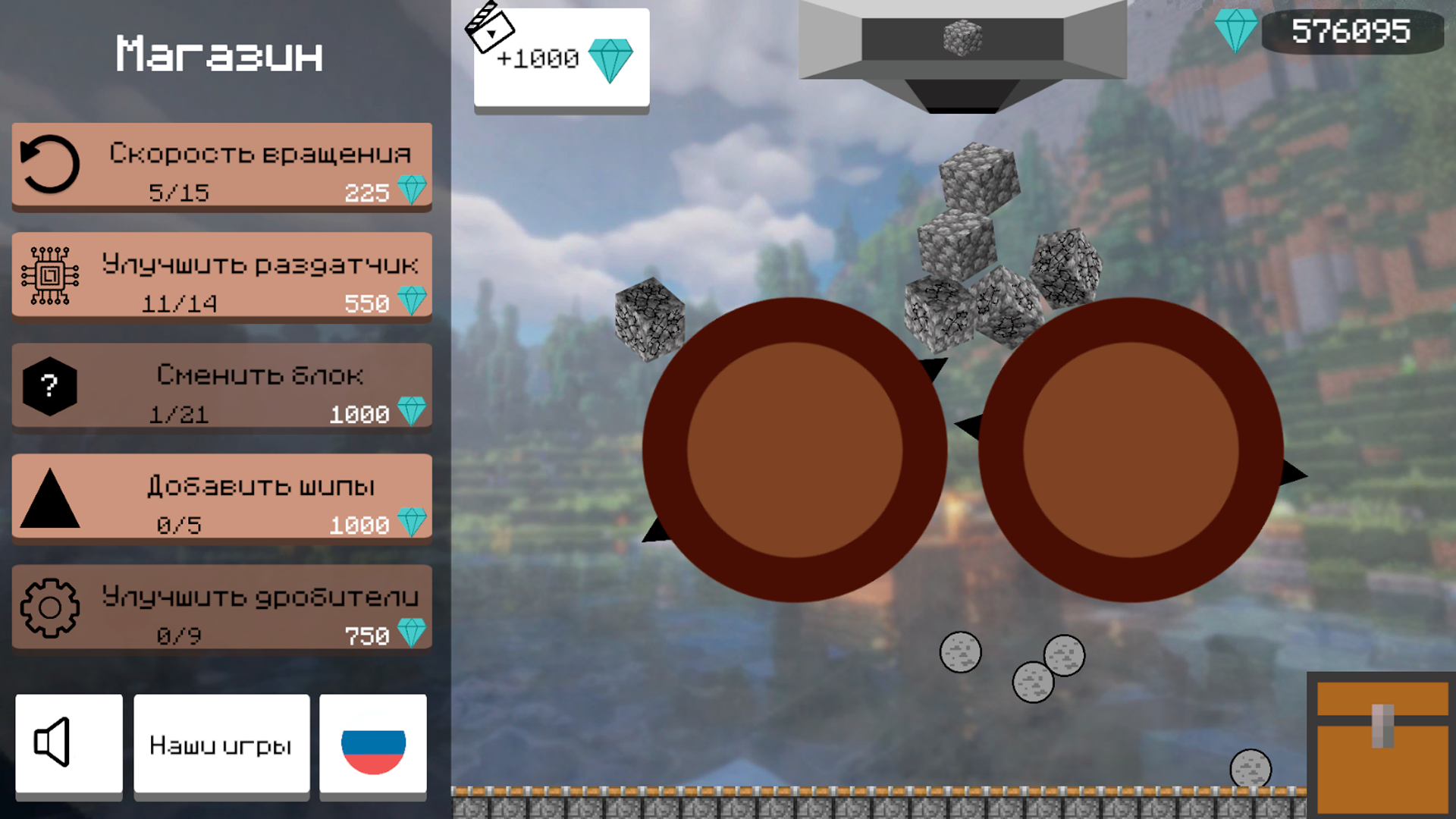Image resolution: width=1456 pixels, height=819 pixels.
Task: Open Наши игры game list
Action: 220,745
